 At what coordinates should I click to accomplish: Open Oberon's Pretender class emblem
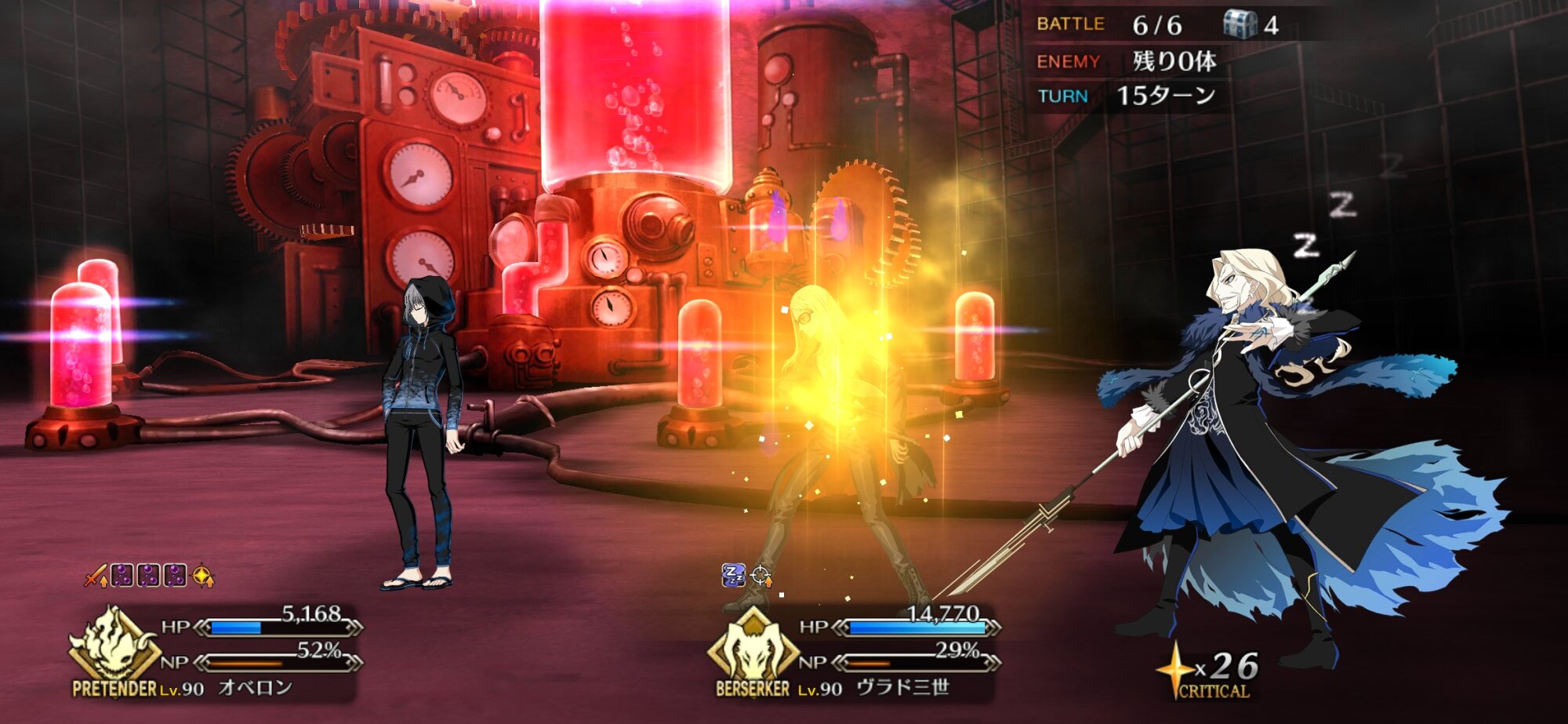(x=114, y=645)
